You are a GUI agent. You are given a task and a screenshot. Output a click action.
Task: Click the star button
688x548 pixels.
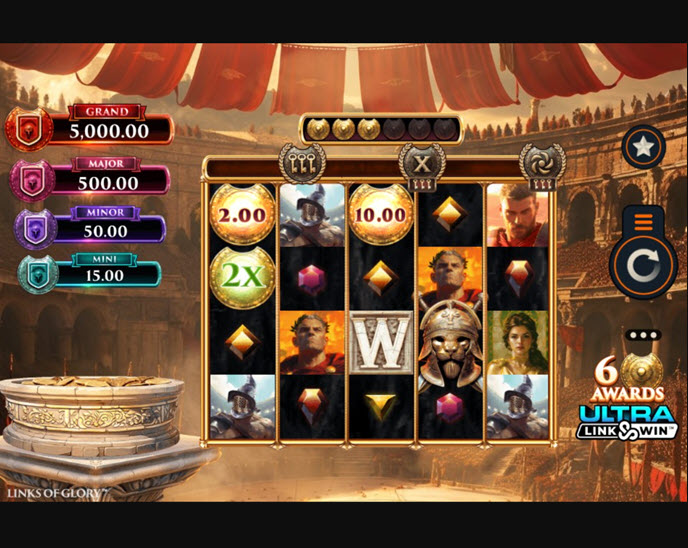[643, 148]
